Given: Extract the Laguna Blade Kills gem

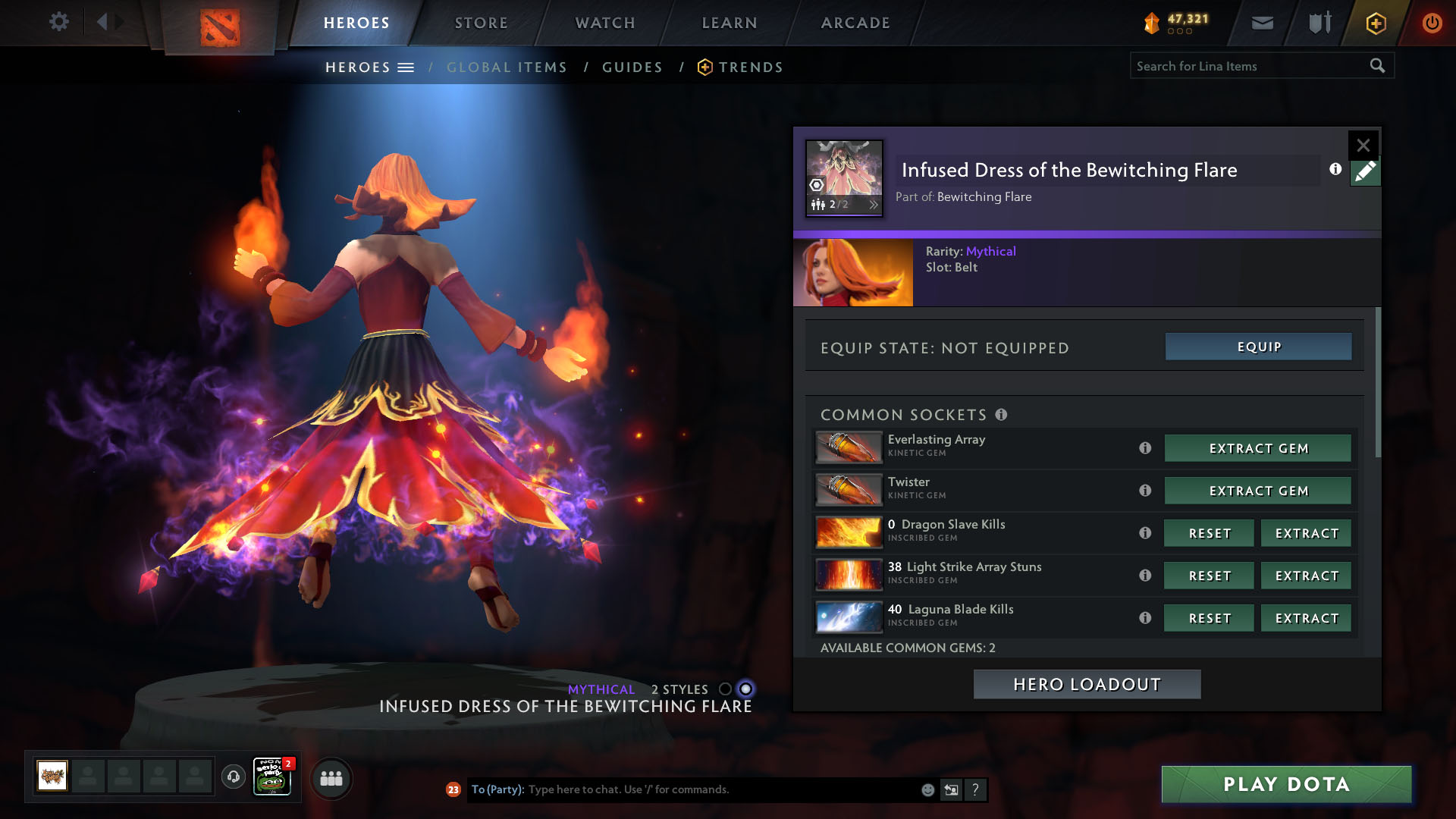Looking at the screenshot, I should (x=1306, y=618).
